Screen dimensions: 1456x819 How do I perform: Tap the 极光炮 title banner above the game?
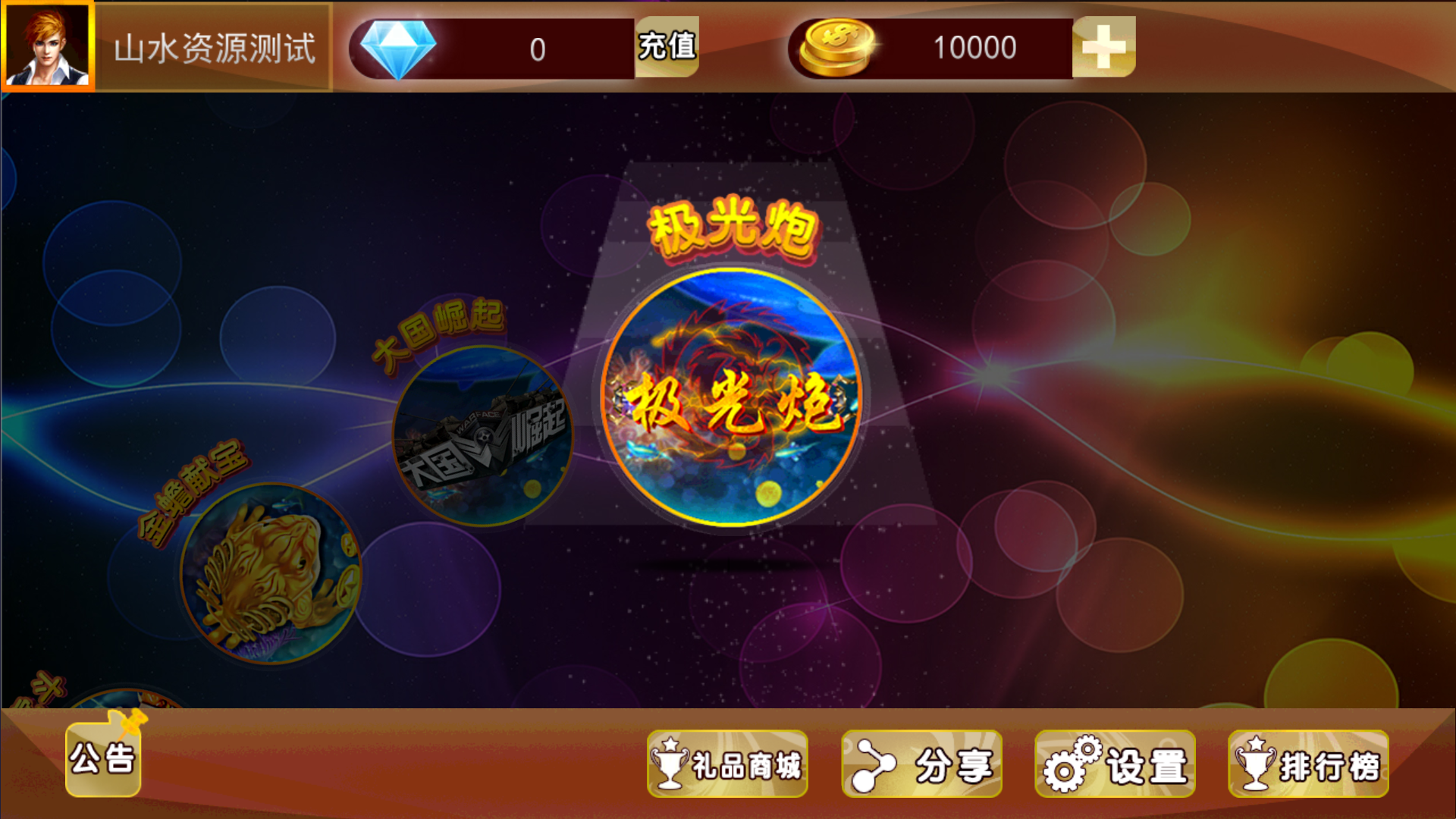point(733,226)
